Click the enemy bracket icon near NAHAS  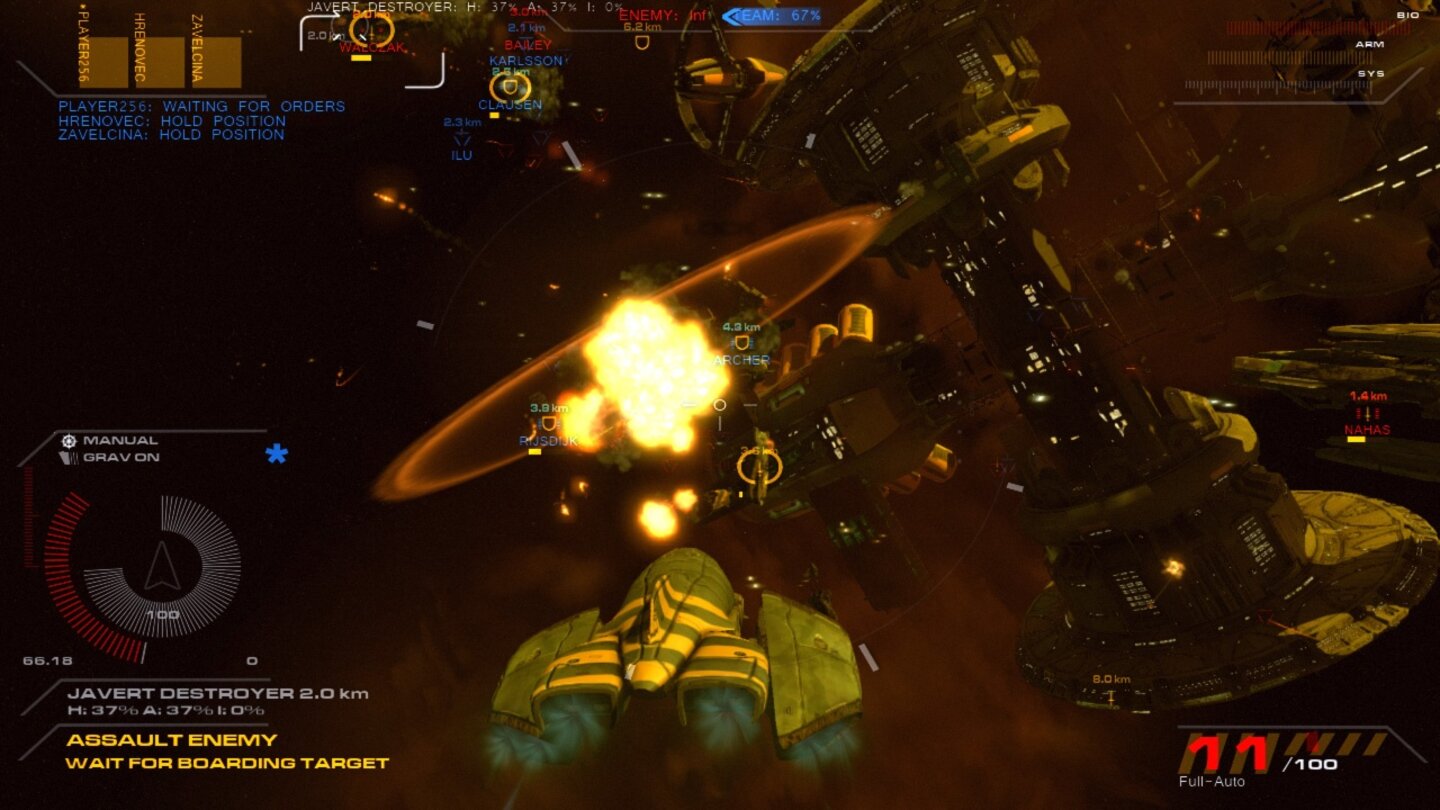1365,415
